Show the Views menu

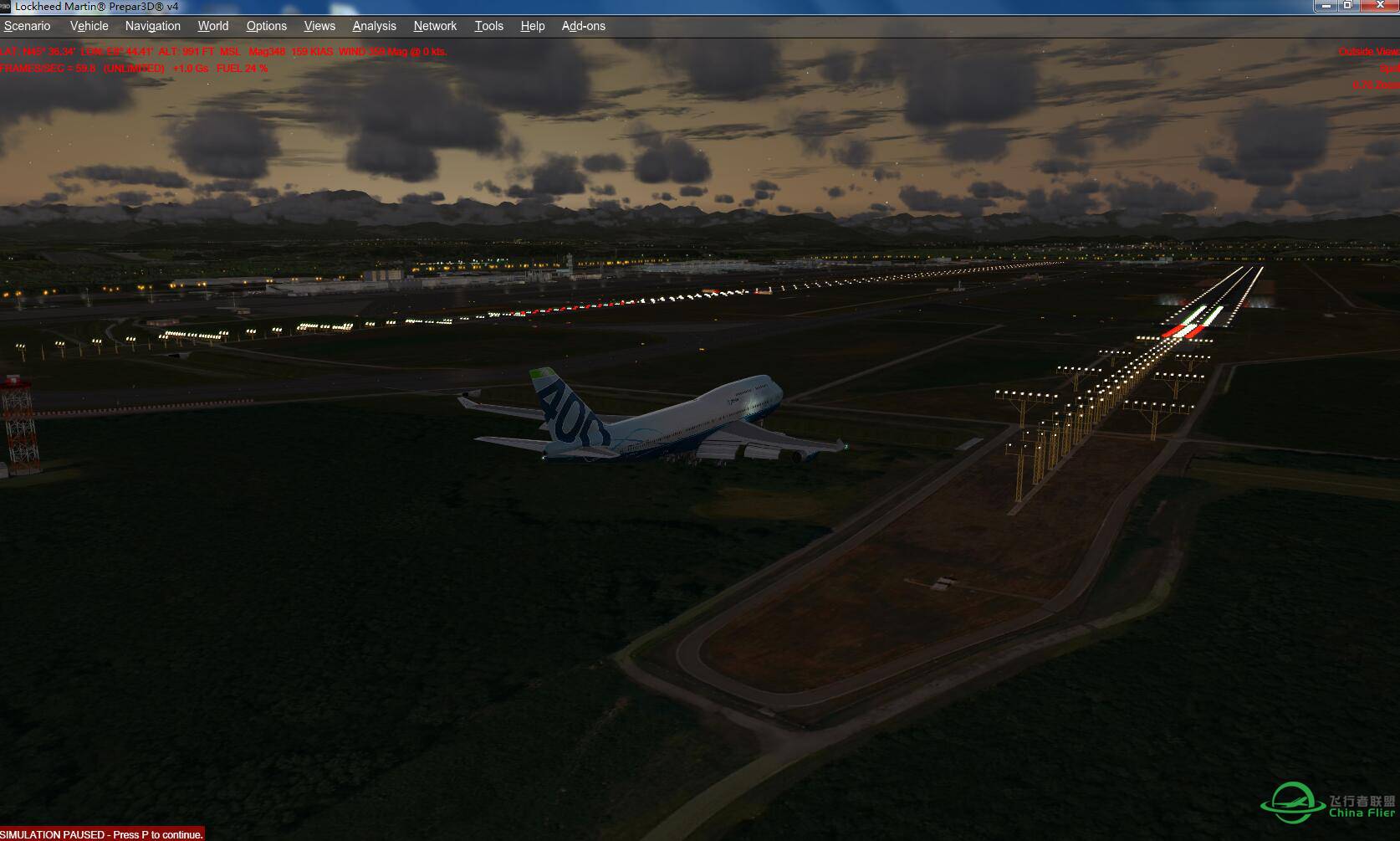[x=319, y=26]
